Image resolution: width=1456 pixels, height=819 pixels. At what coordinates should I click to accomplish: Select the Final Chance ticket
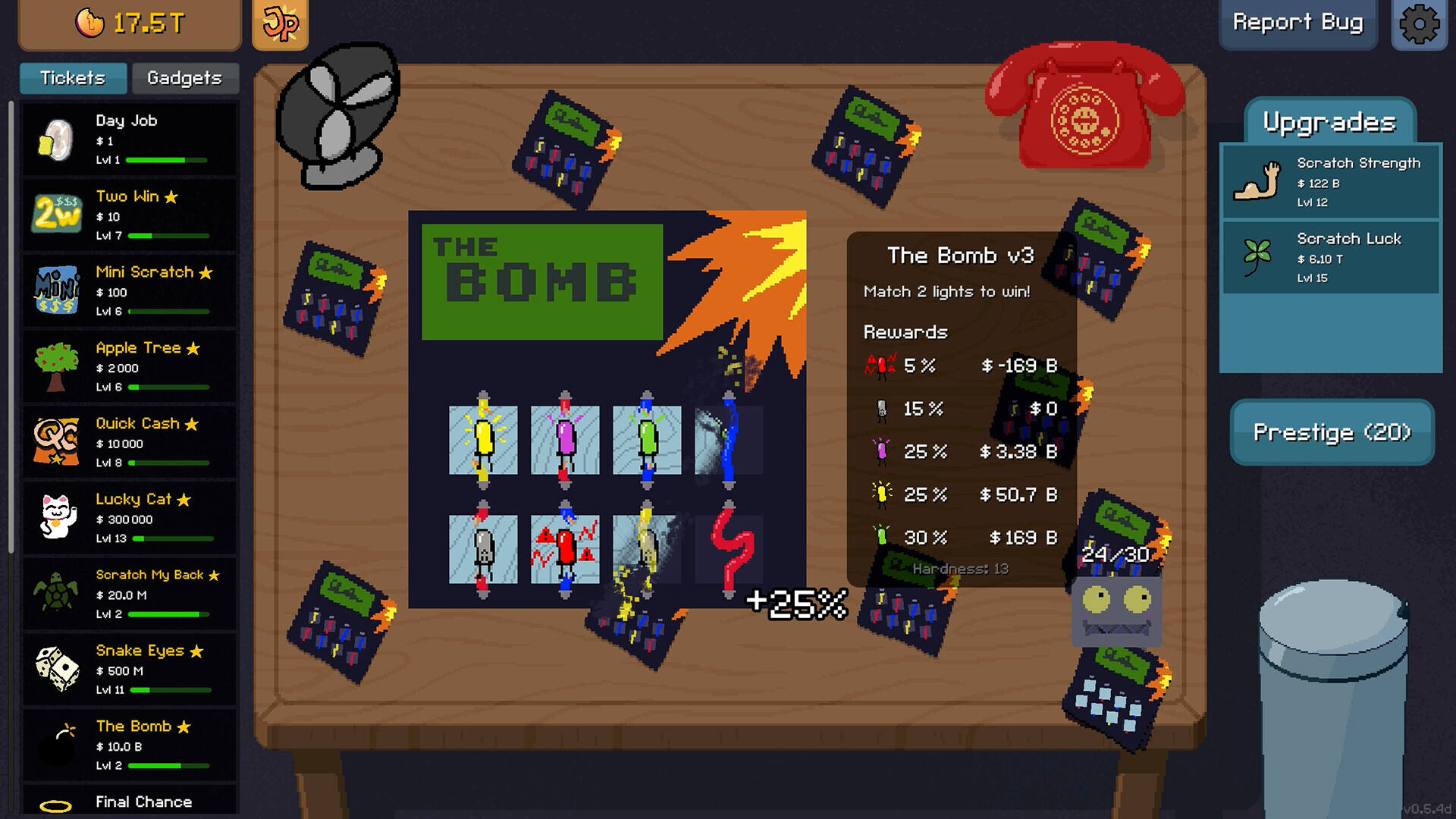129,802
